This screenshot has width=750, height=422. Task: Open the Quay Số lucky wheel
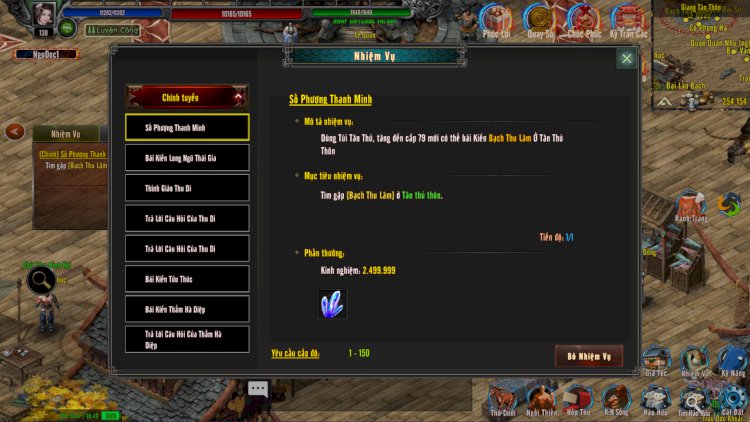[540, 20]
